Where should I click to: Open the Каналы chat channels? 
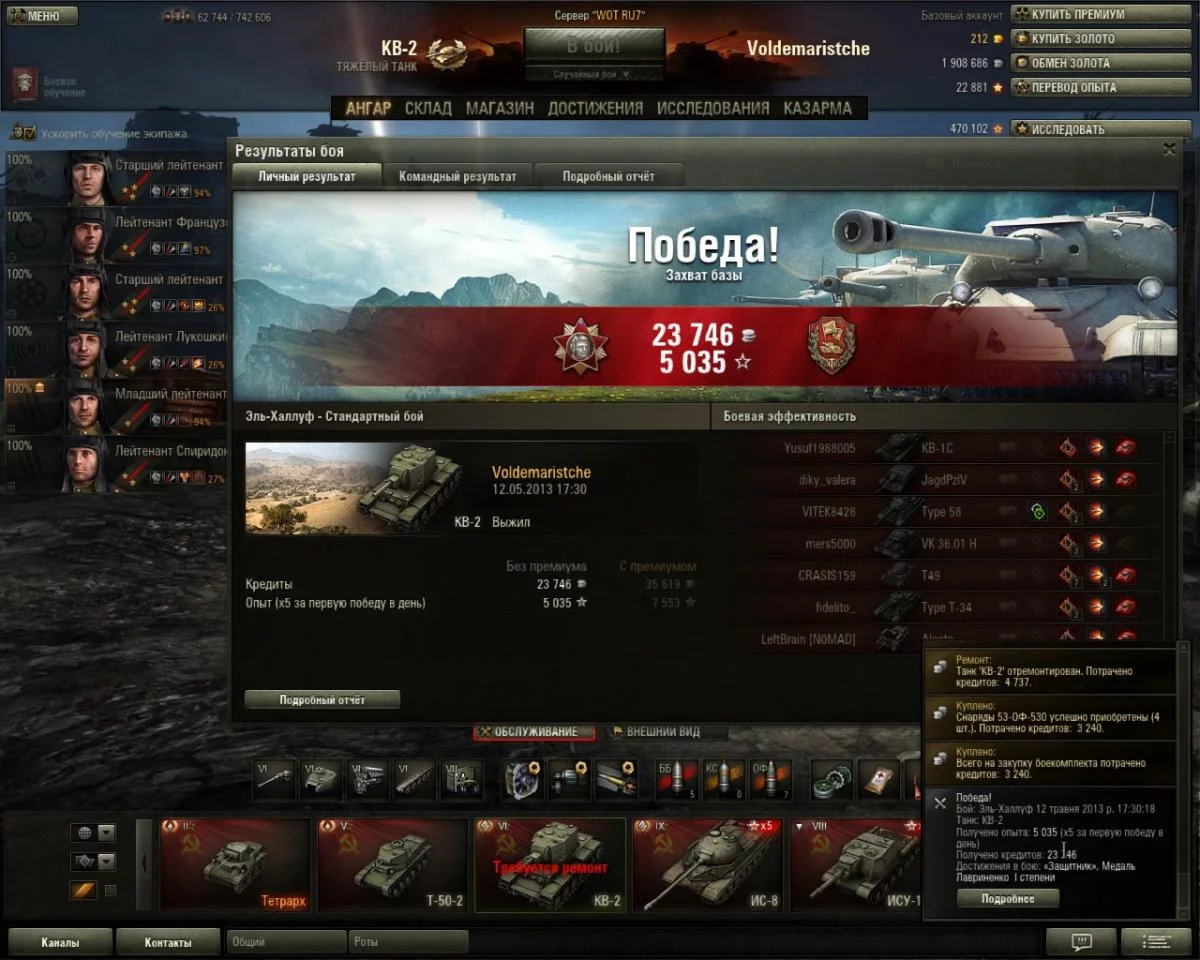pos(59,942)
